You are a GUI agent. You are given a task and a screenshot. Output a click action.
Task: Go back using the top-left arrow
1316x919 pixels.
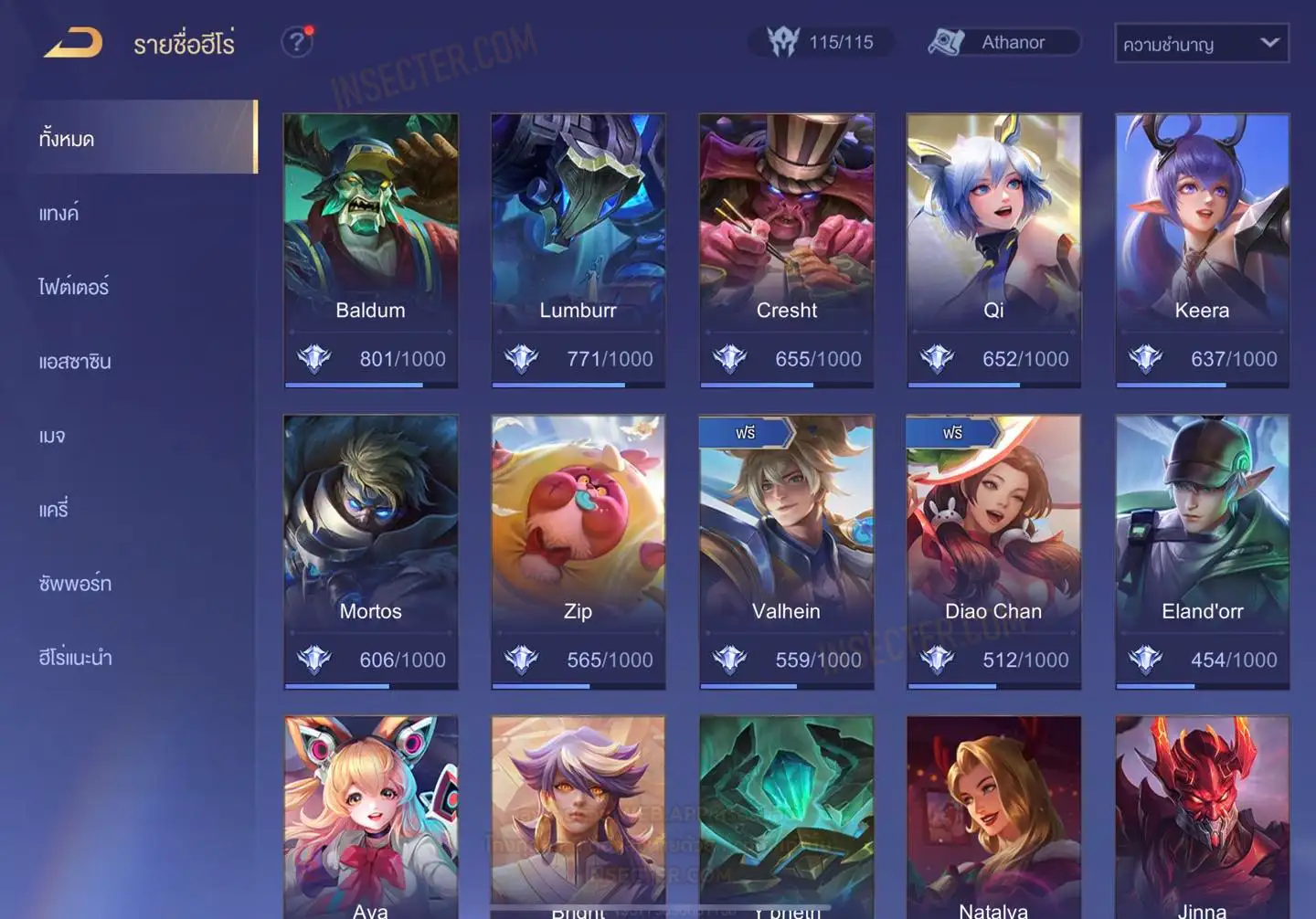click(73, 43)
